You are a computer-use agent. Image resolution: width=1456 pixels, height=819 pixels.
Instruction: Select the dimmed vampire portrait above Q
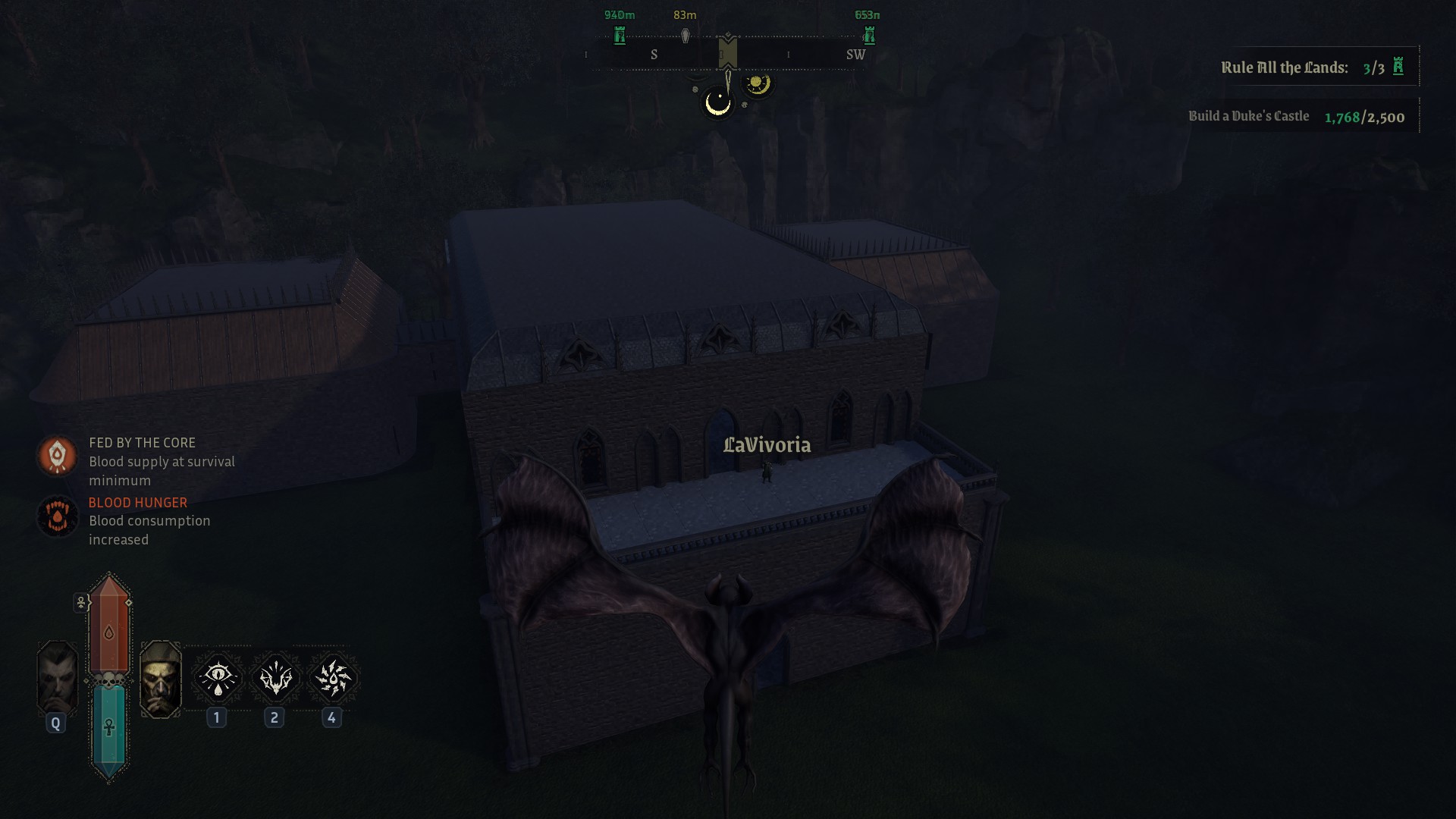pos(58,677)
